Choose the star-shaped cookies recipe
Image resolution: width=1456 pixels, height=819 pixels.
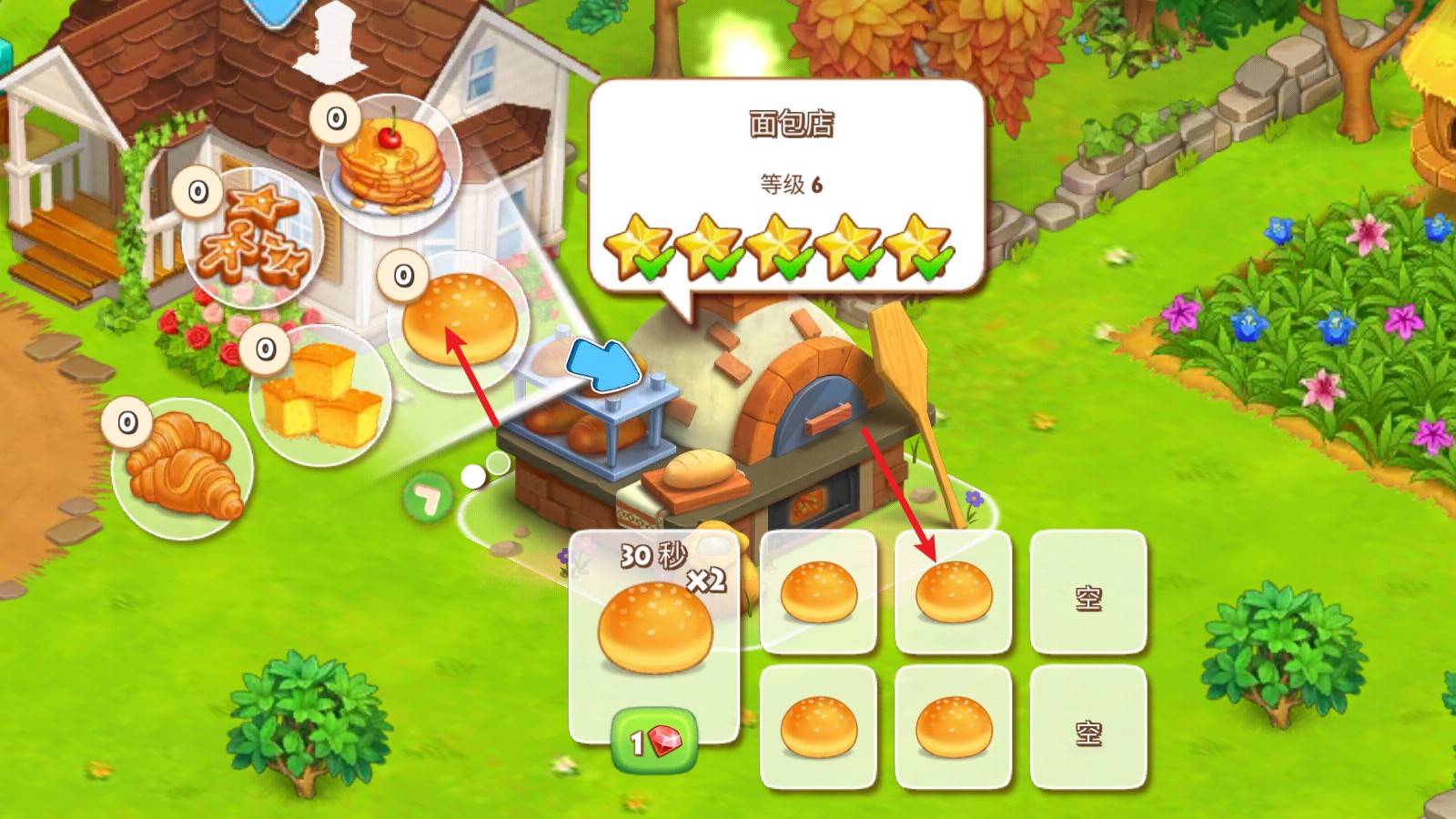(252, 239)
